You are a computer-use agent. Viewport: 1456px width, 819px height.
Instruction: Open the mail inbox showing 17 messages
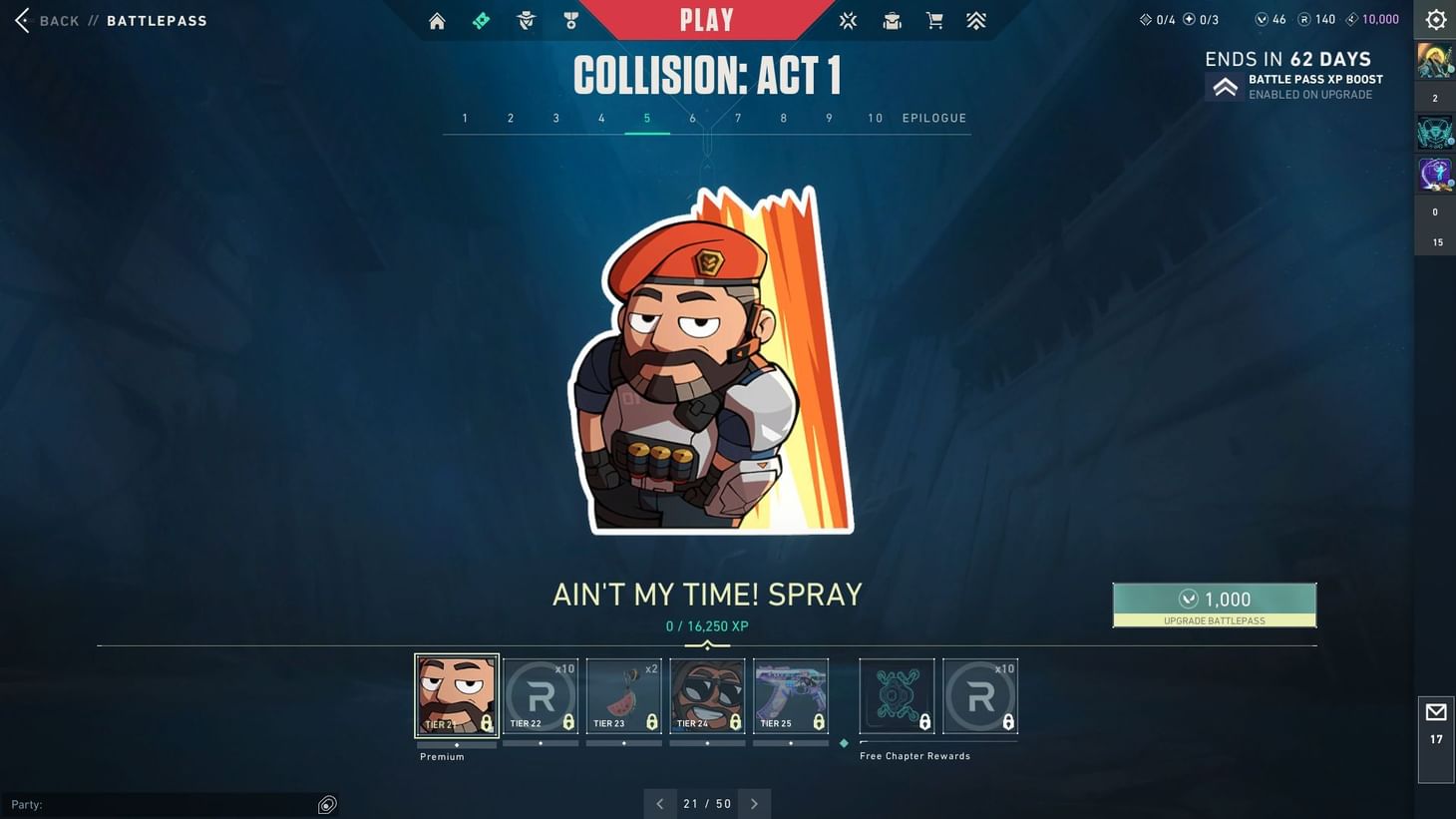[1436, 720]
